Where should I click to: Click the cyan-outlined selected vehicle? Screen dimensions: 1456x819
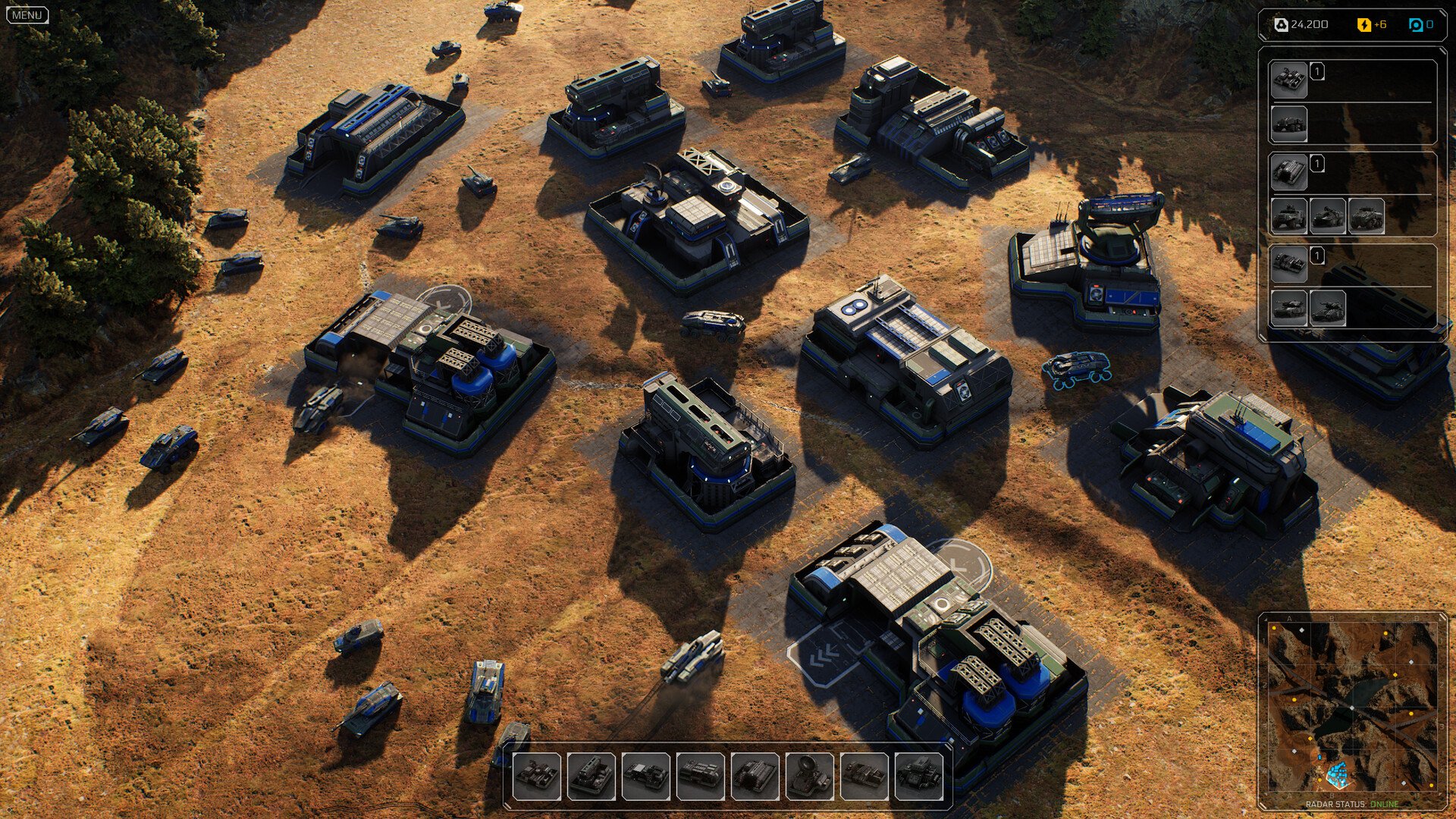pos(1076,369)
